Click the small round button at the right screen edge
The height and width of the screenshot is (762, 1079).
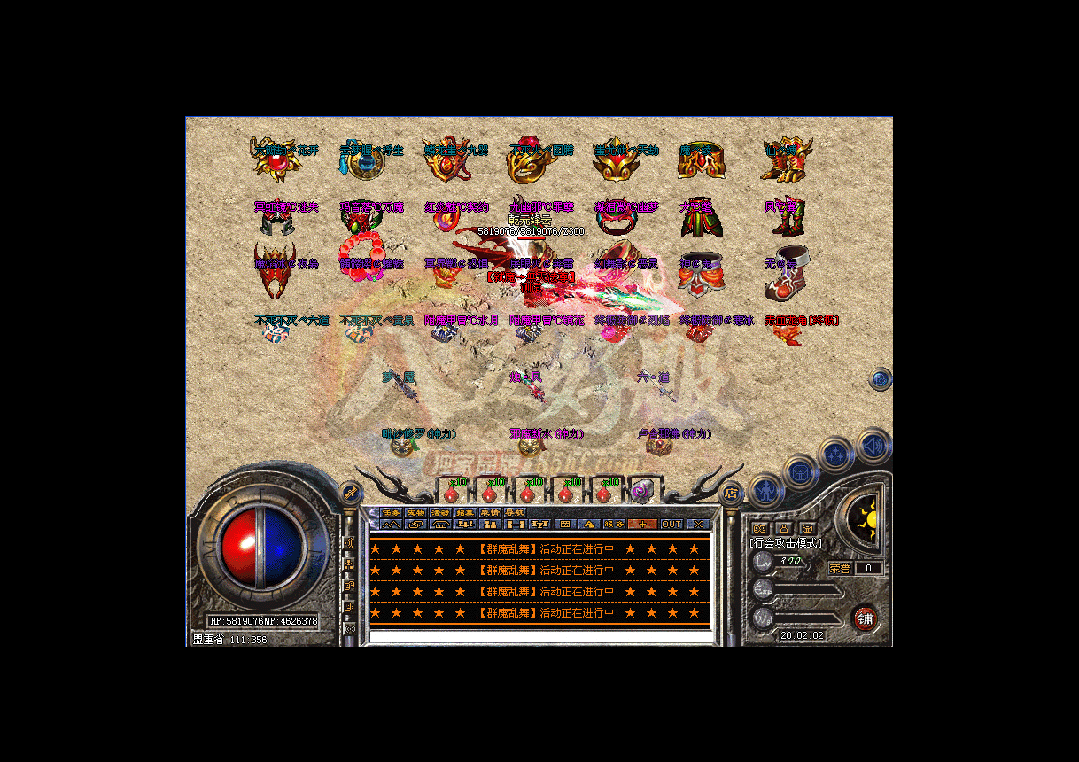tap(880, 378)
